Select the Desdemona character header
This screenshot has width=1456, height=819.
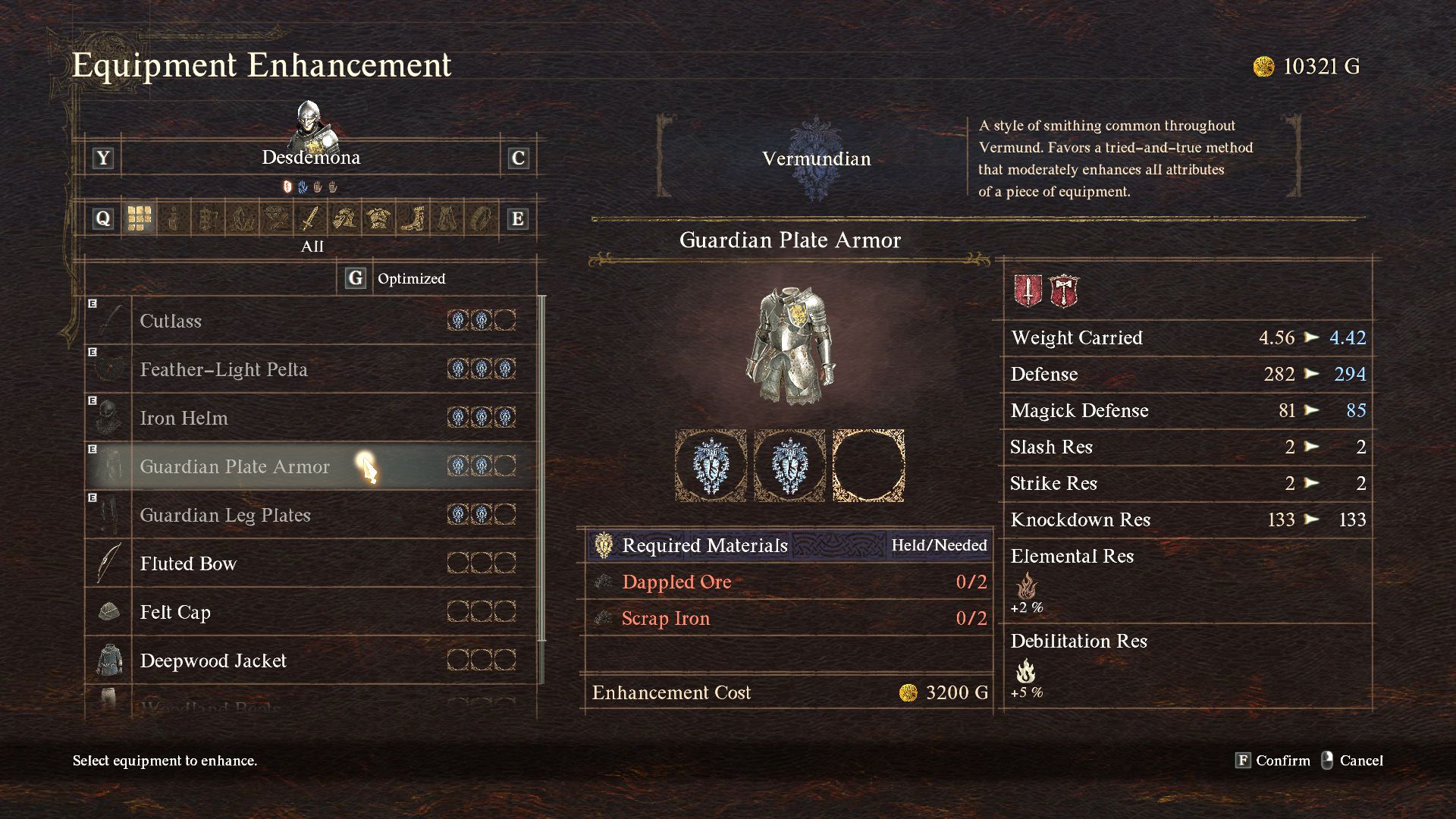(x=311, y=158)
